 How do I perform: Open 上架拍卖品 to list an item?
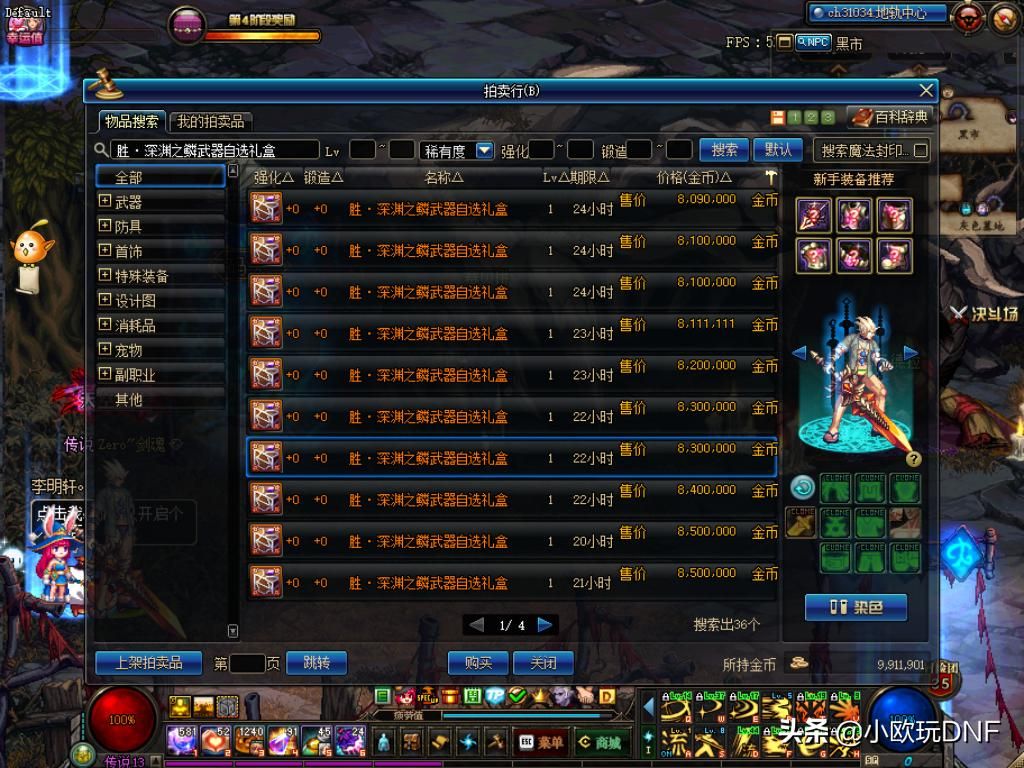[149, 663]
